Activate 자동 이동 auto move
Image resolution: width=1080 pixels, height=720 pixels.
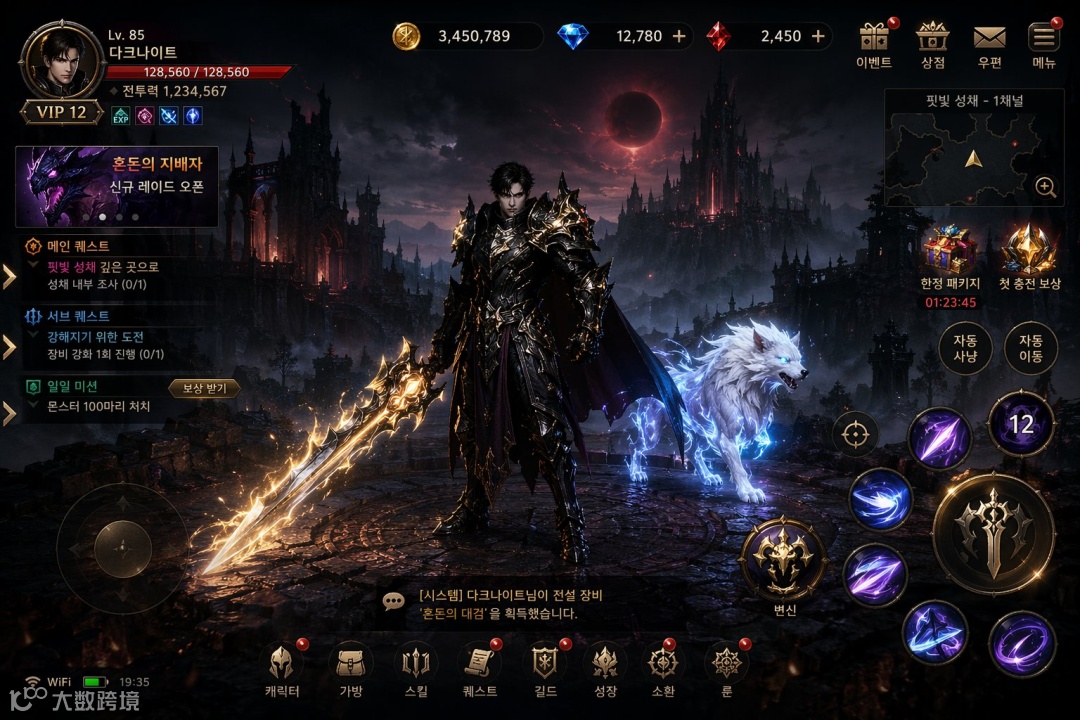[1031, 348]
